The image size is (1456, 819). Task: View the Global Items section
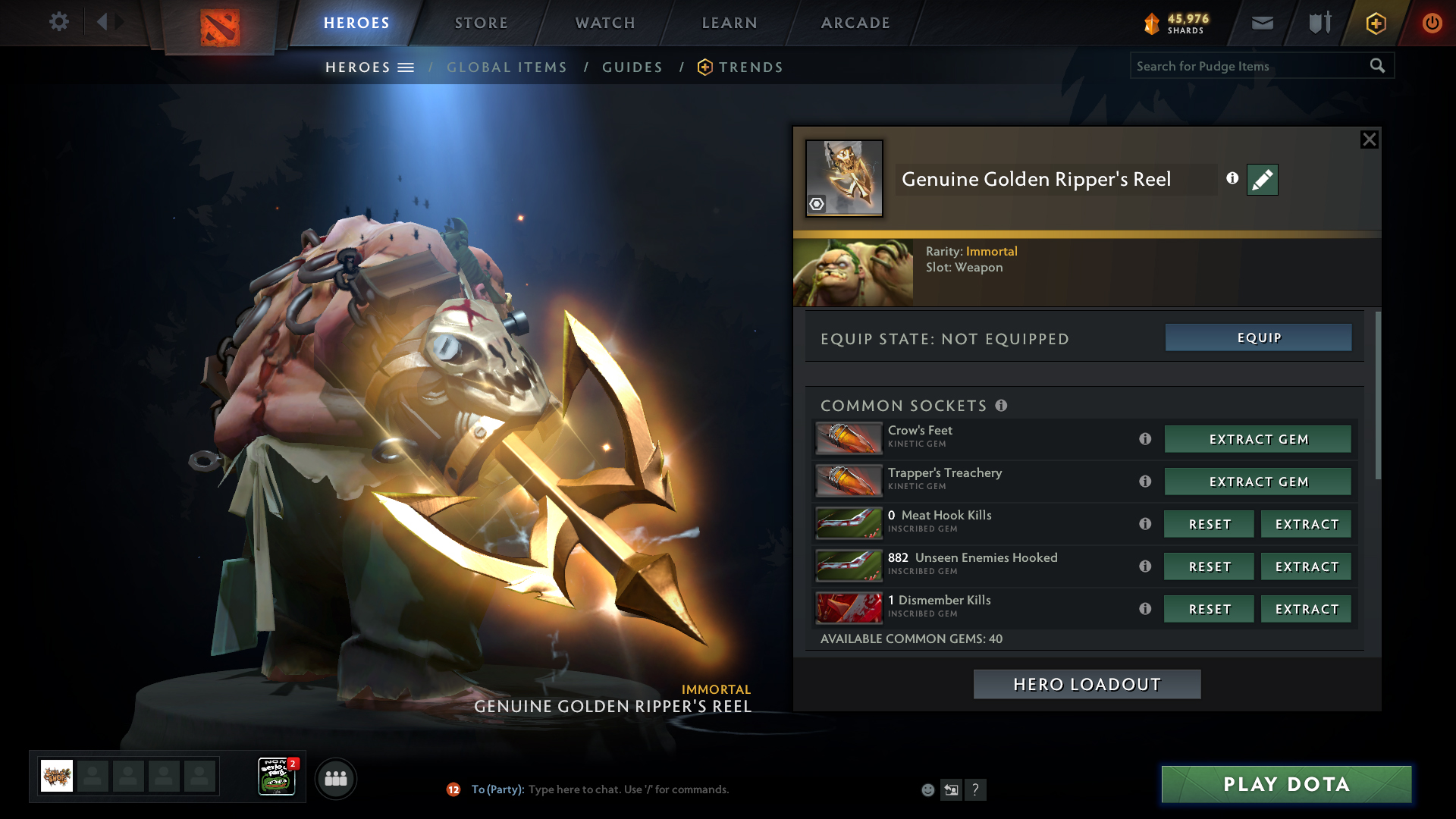(507, 67)
